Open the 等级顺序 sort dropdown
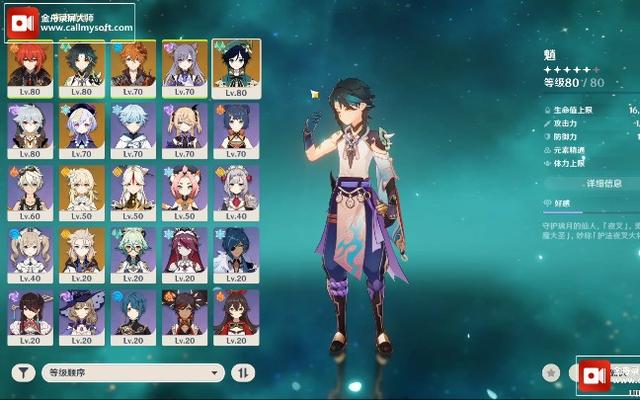 (x=132, y=372)
